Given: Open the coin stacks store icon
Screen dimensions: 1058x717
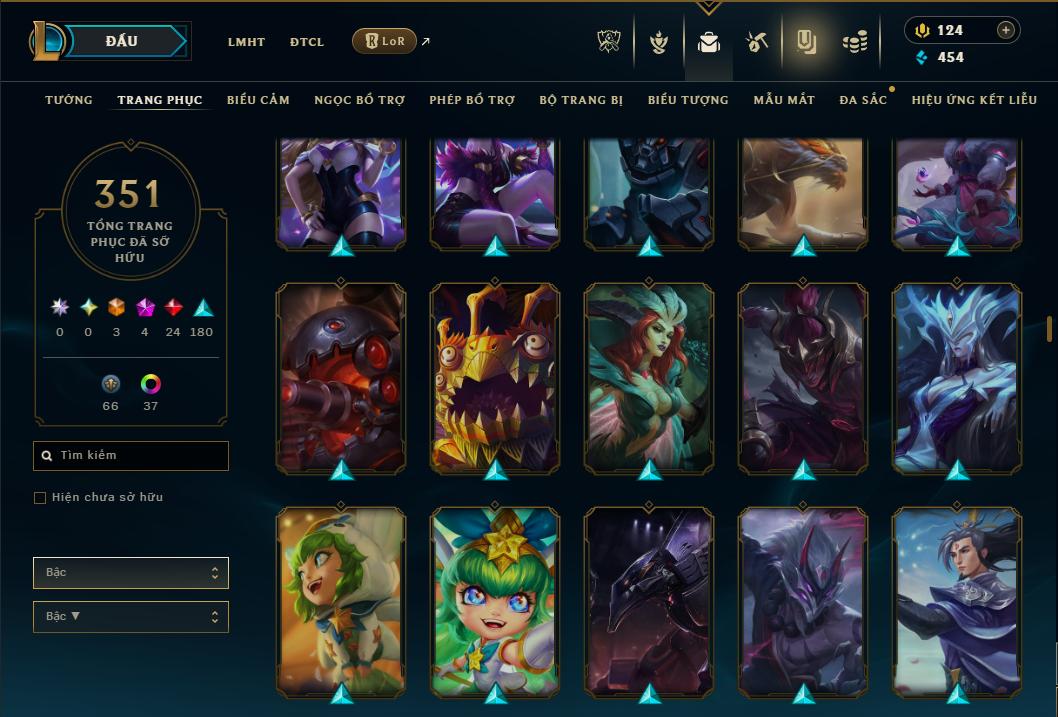Looking at the screenshot, I should pos(854,42).
